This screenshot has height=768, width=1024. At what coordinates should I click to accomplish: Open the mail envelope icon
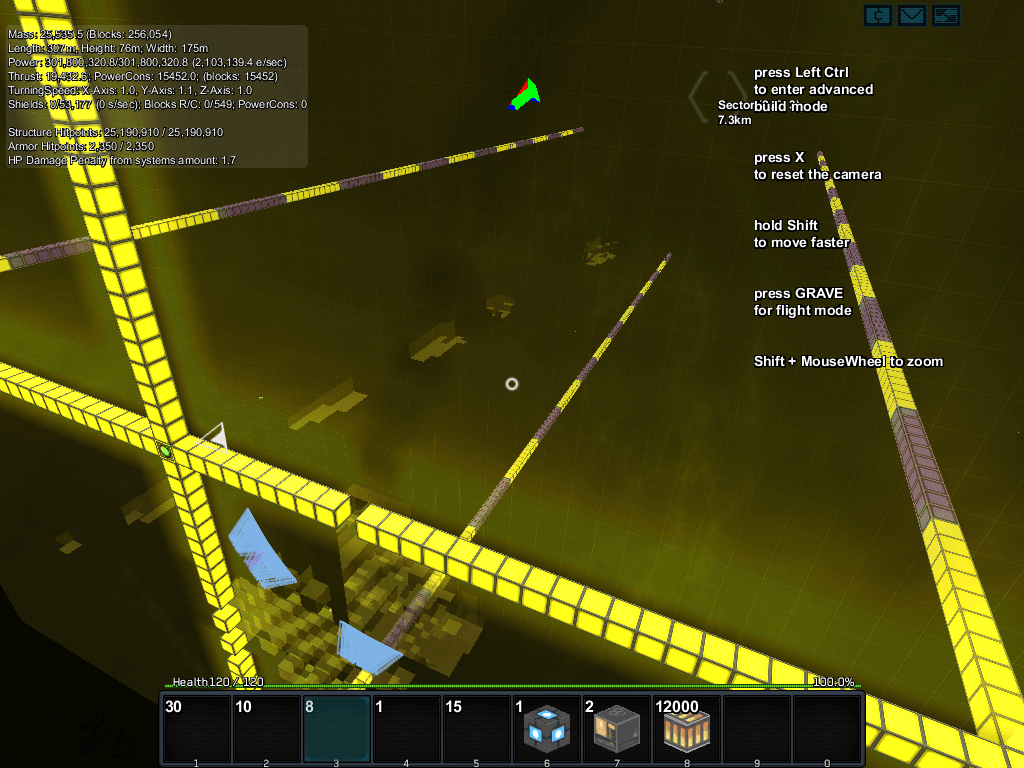click(911, 15)
